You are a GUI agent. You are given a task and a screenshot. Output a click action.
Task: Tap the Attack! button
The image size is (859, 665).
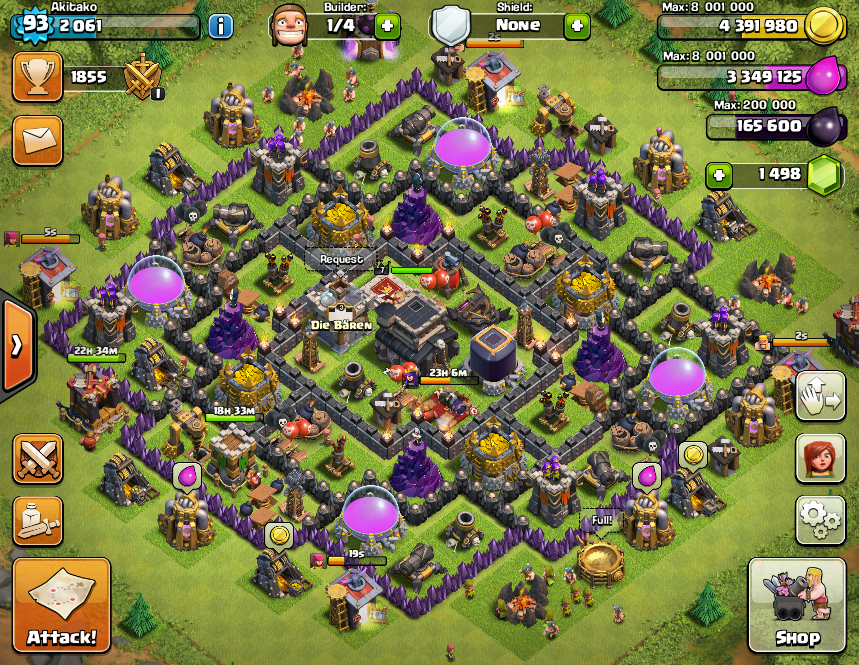coord(61,605)
